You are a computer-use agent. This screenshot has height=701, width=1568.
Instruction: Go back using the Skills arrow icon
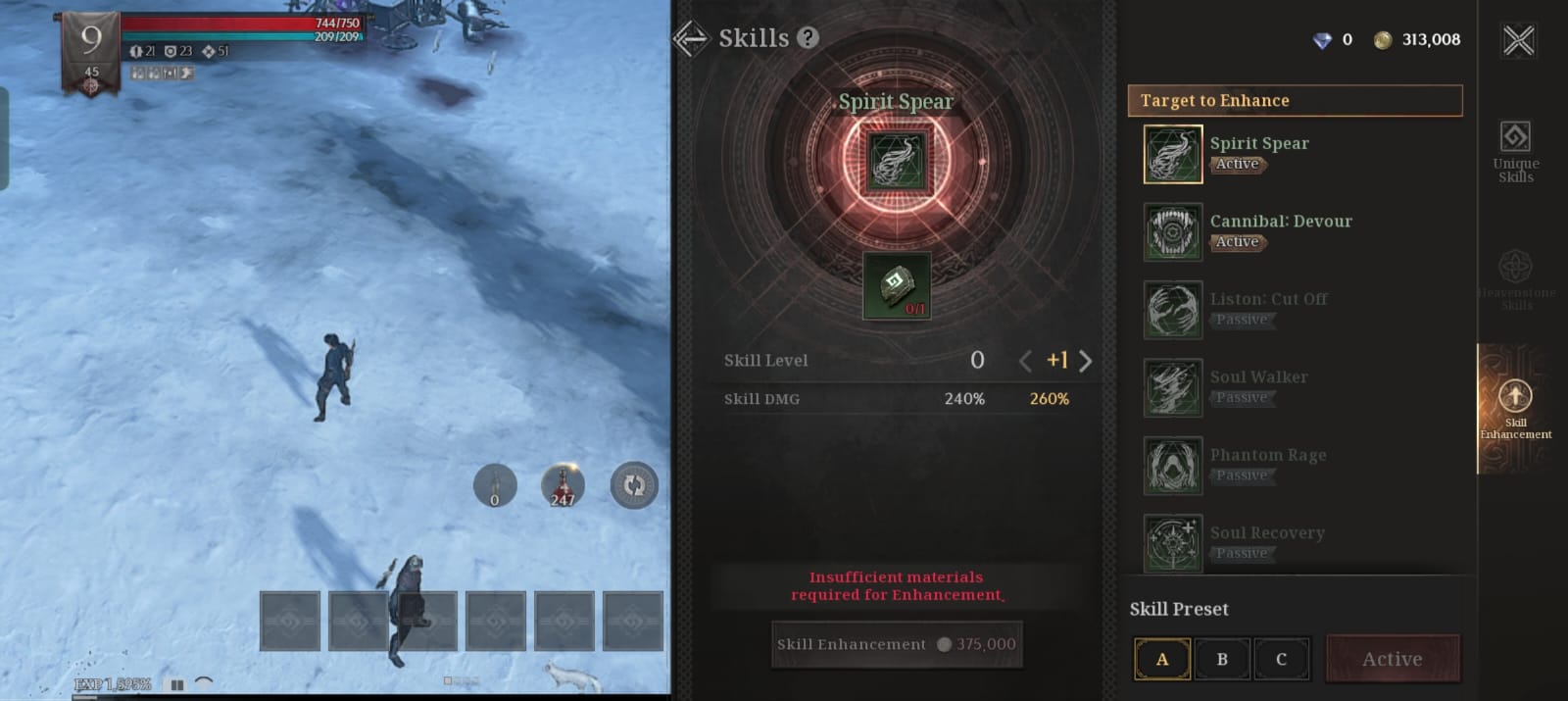click(x=691, y=38)
